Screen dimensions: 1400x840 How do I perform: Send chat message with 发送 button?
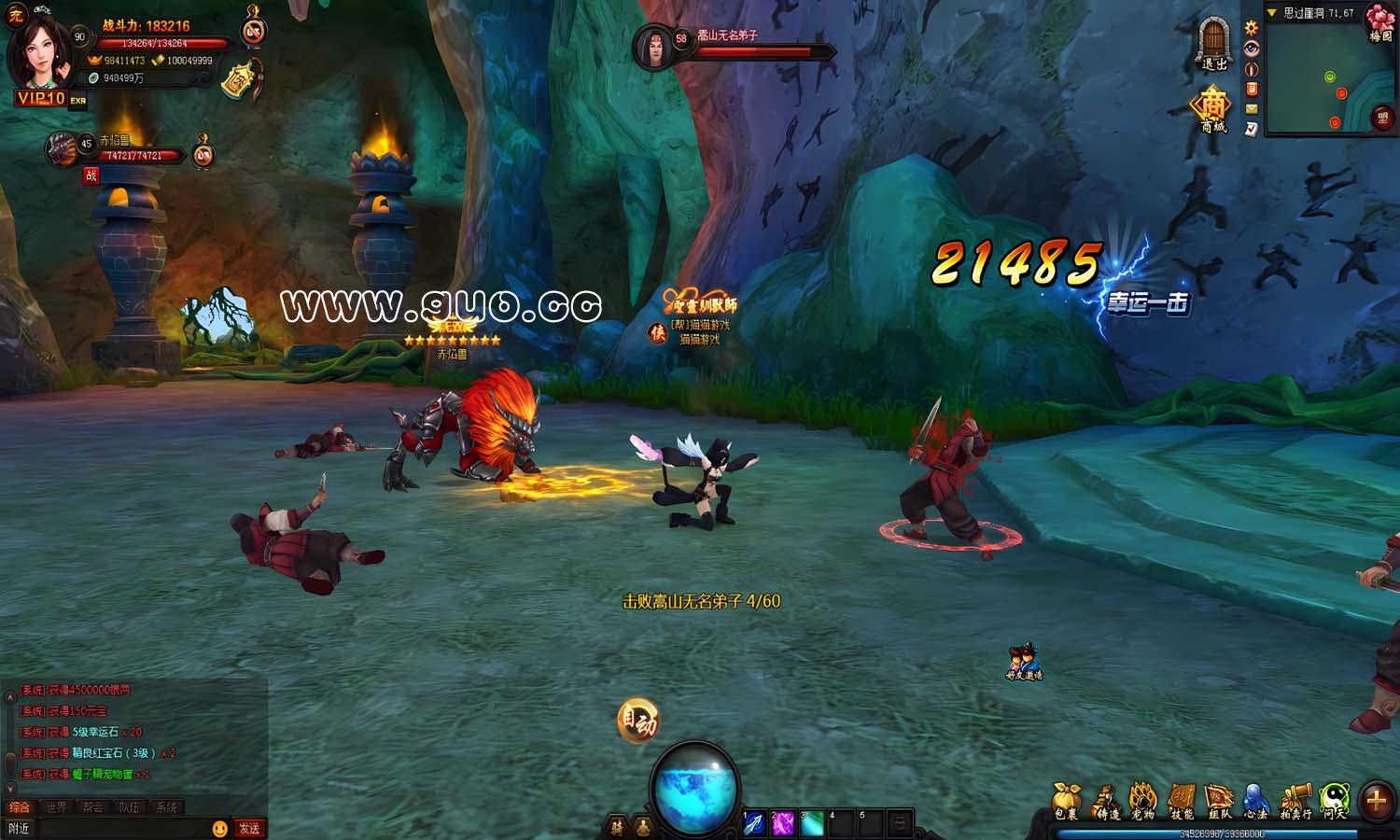point(249,828)
